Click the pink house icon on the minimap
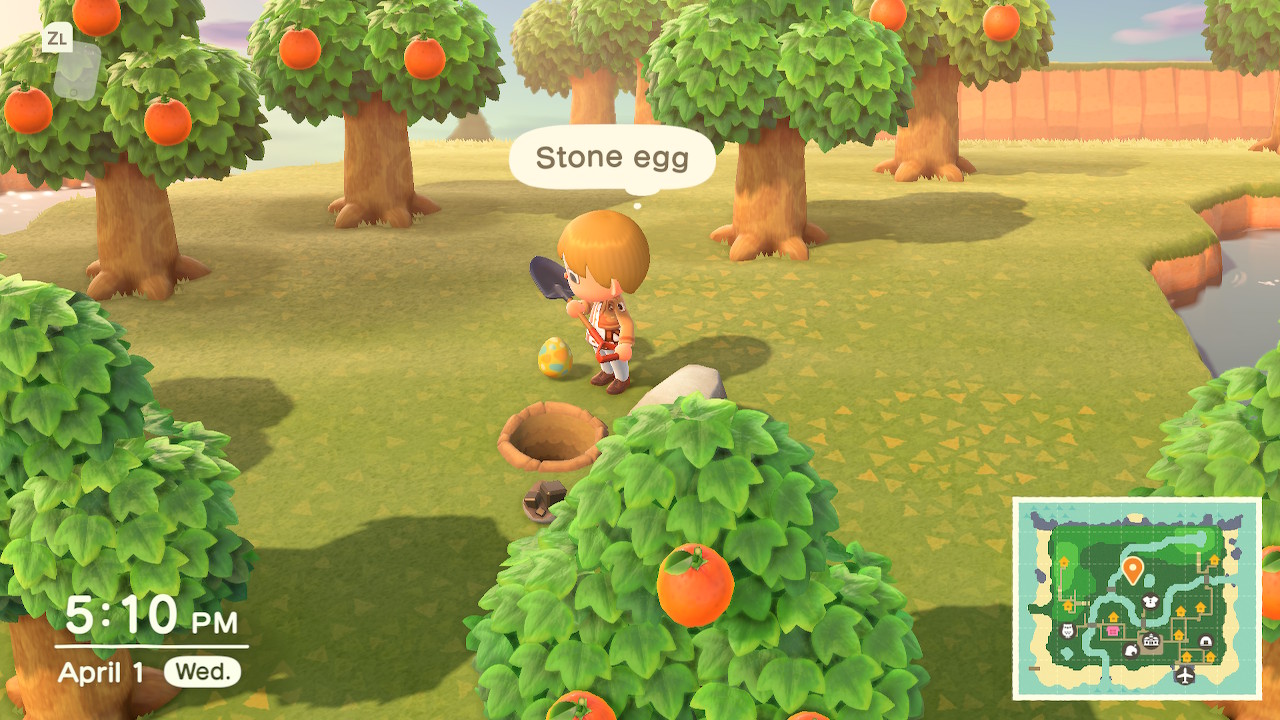Viewport: 1280px width, 720px height. coord(1112,629)
